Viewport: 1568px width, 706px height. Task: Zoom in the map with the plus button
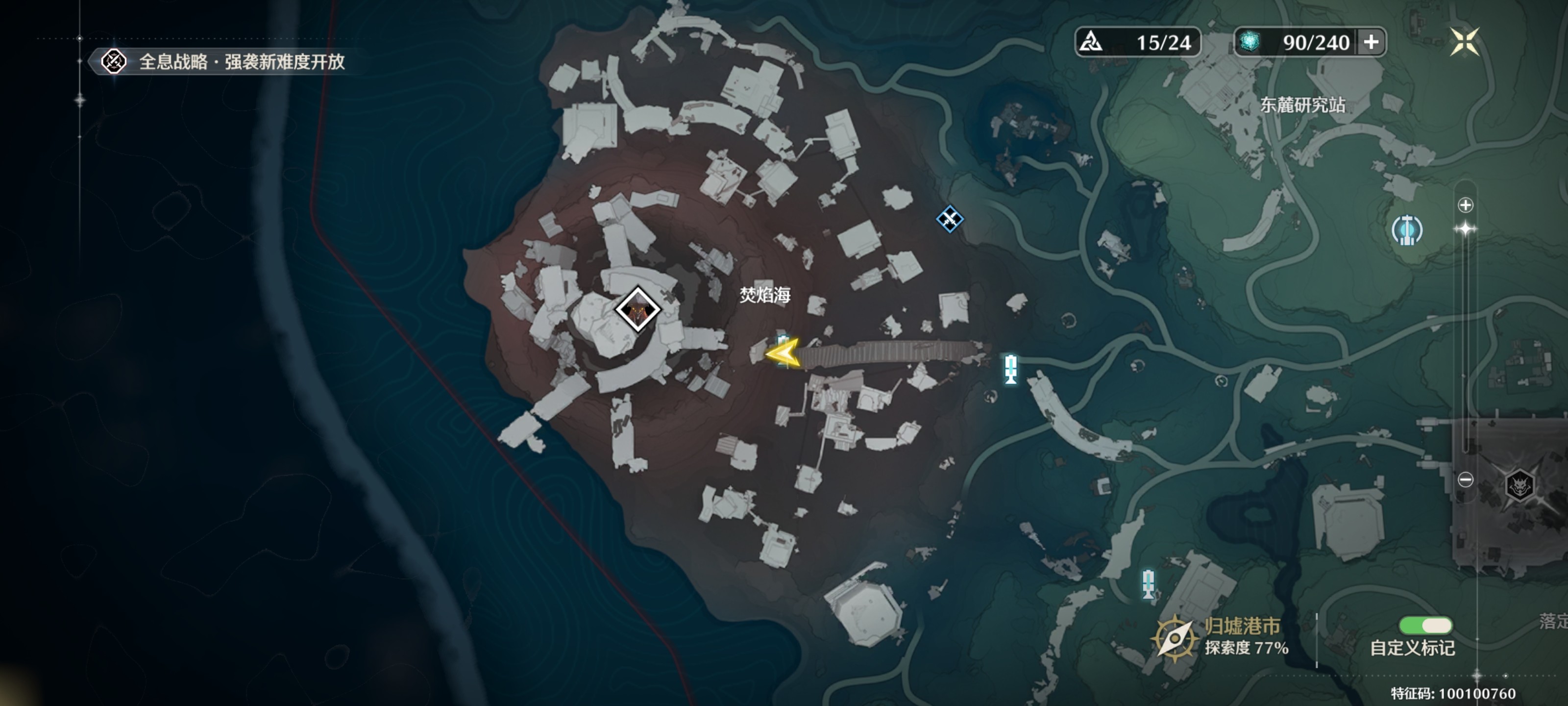coord(1465,204)
